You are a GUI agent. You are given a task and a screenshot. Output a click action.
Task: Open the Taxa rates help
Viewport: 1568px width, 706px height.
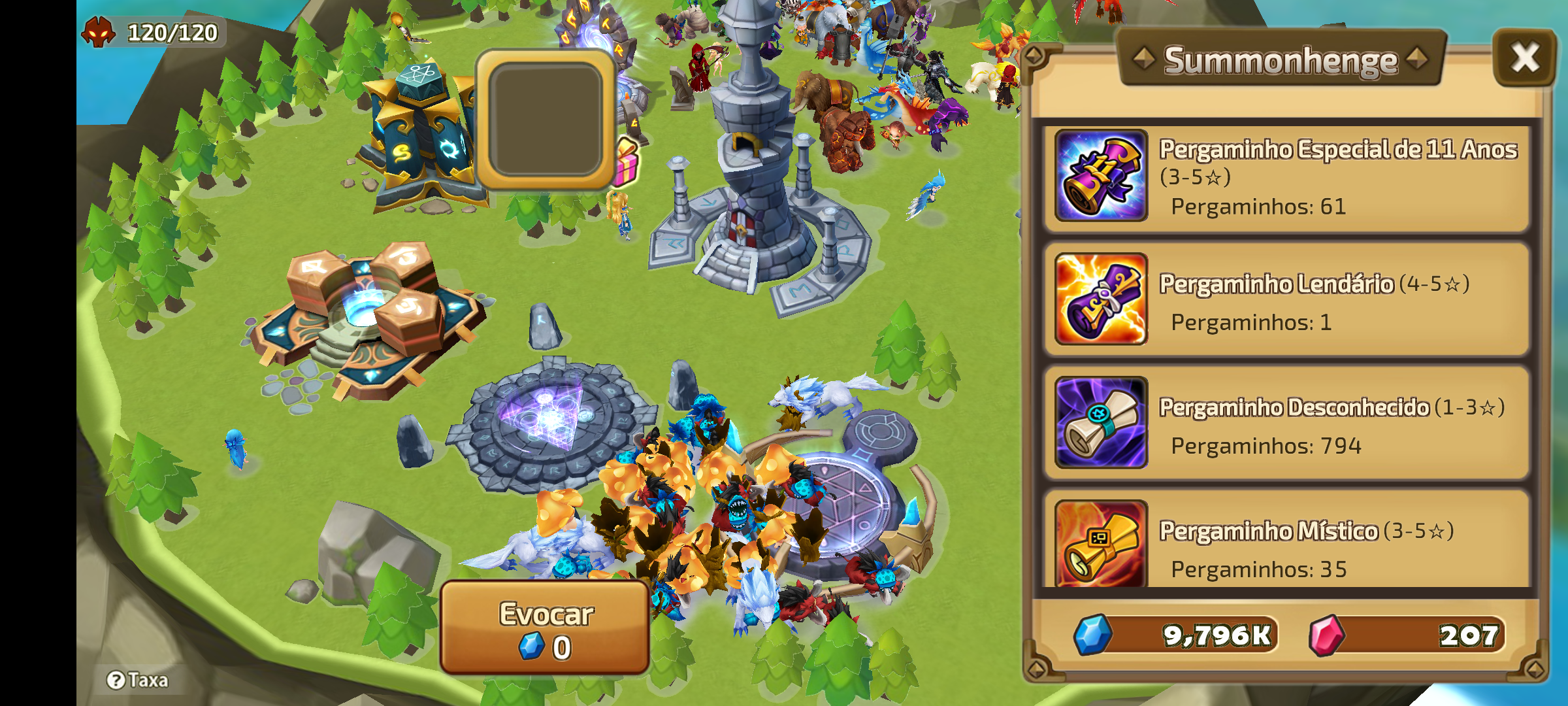tap(139, 681)
